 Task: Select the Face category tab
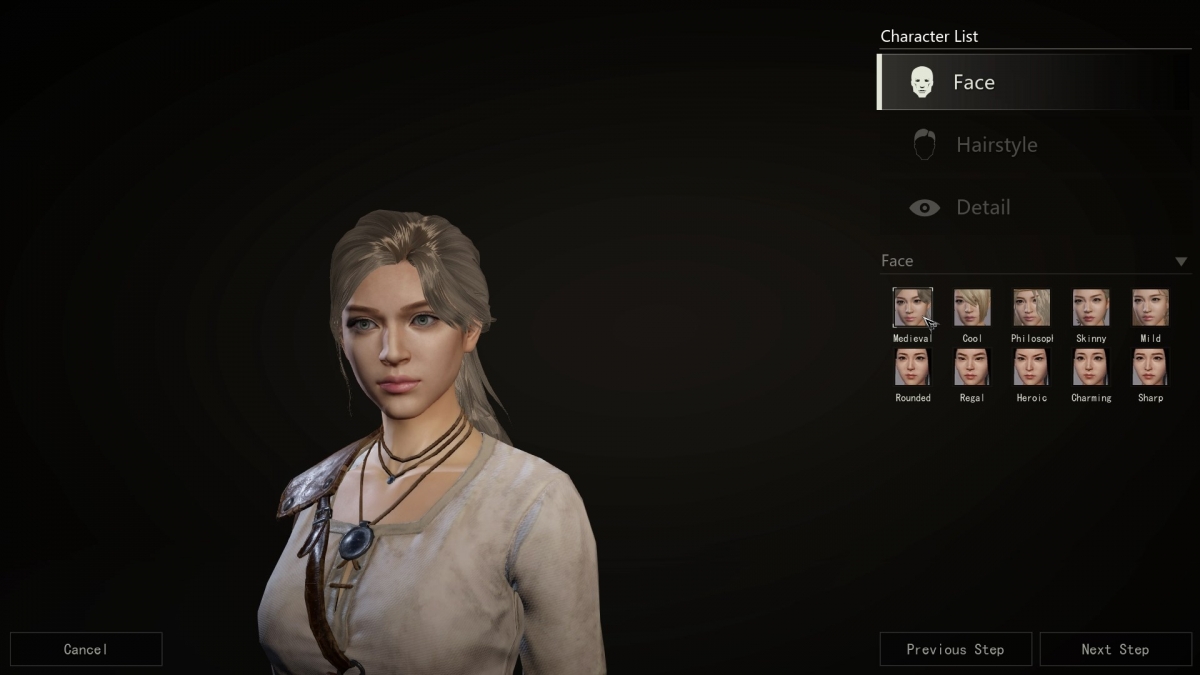coord(1034,82)
